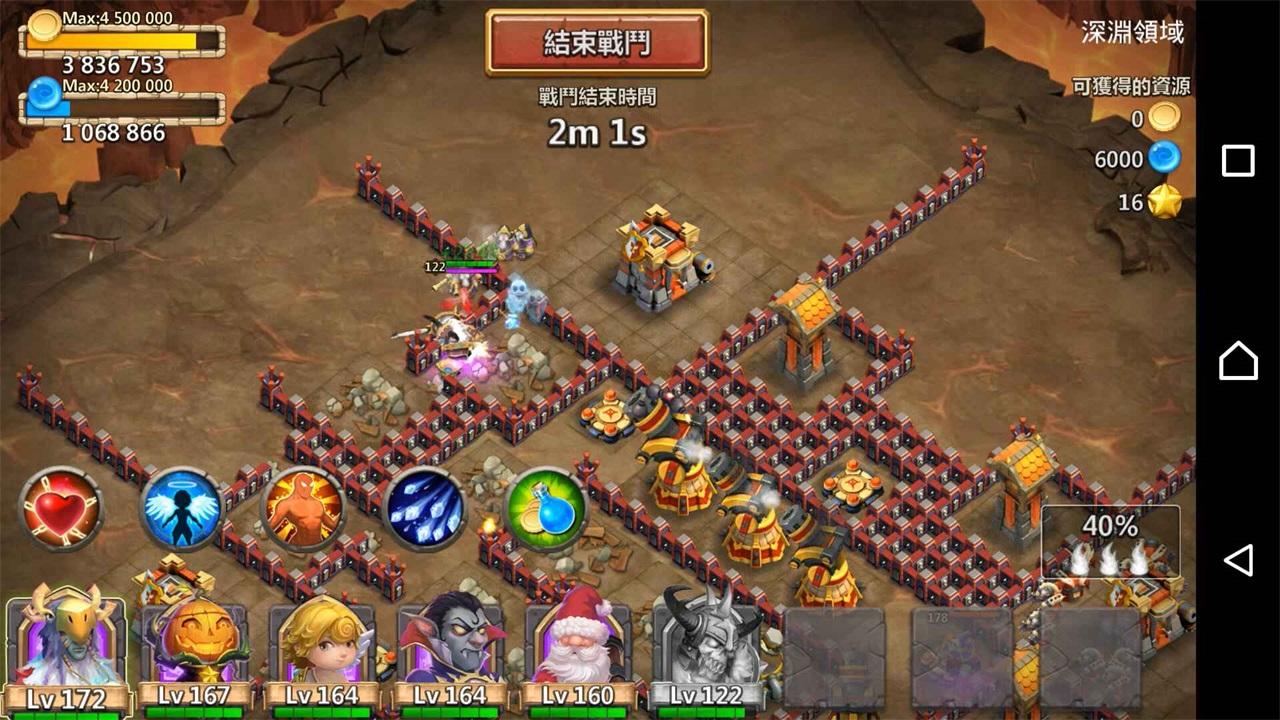Select the blue mana gem reward icon

click(1162, 158)
